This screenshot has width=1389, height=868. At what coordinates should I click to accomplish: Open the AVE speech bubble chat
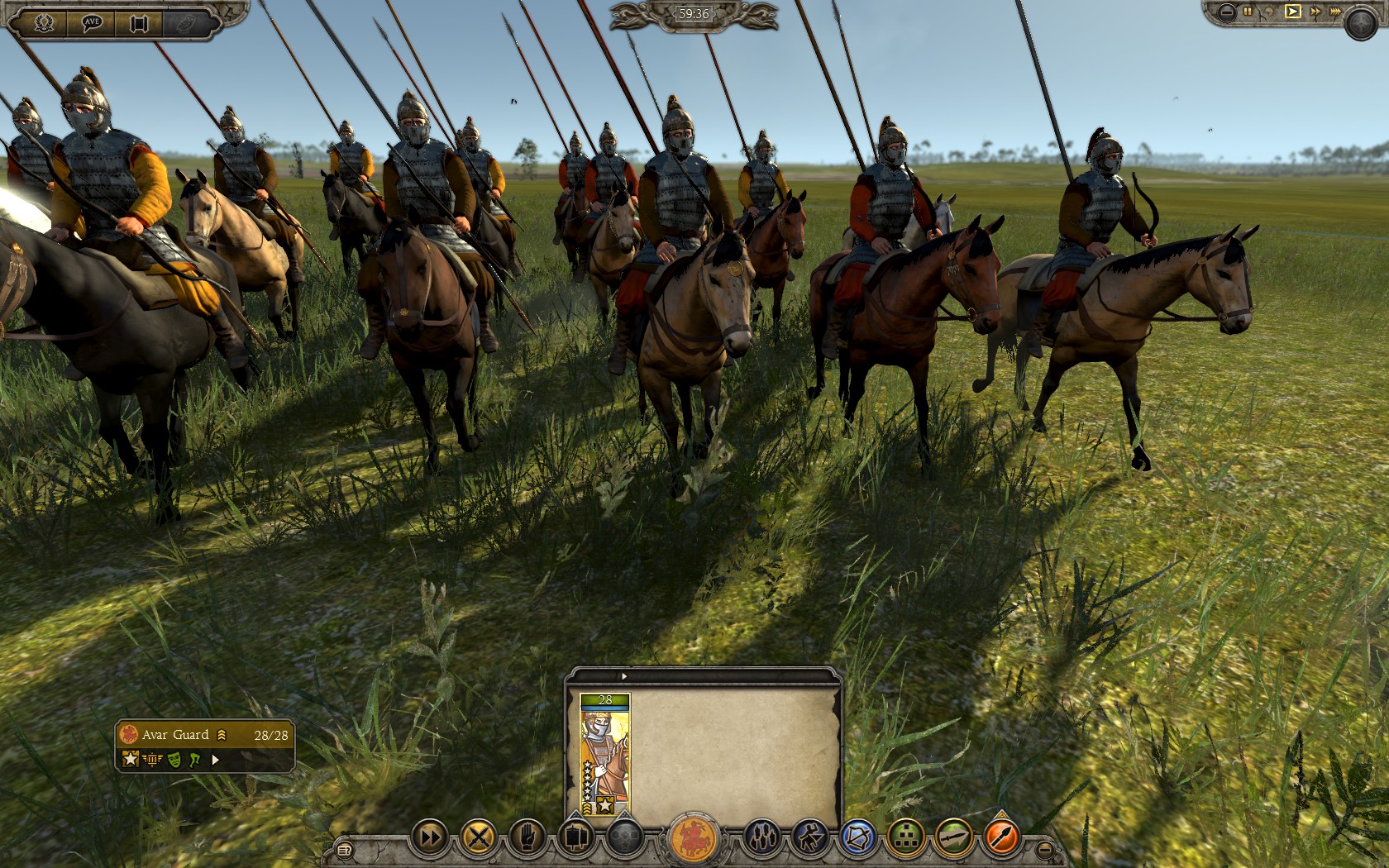pos(92,23)
